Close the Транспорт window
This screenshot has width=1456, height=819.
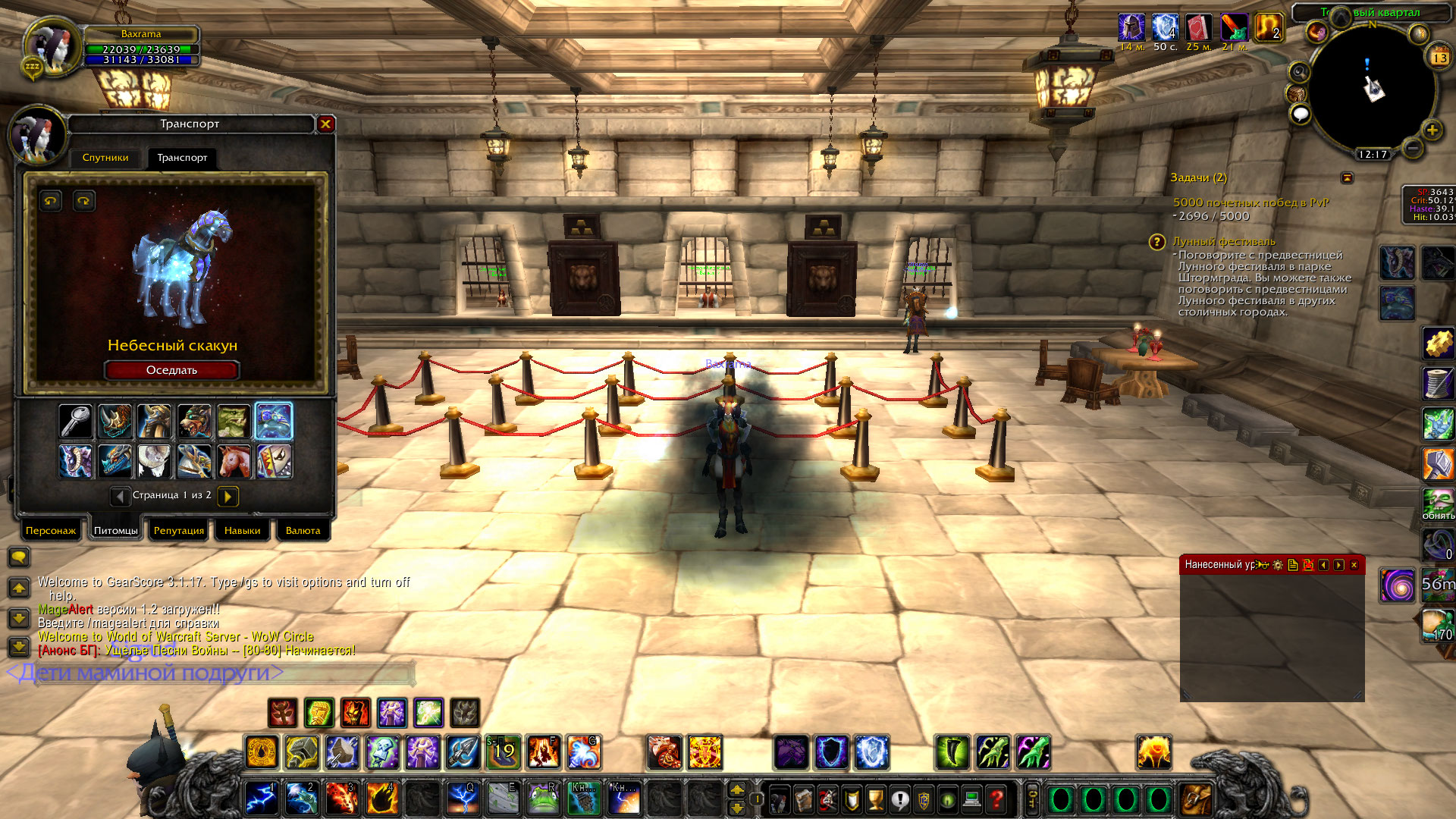(x=326, y=124)
